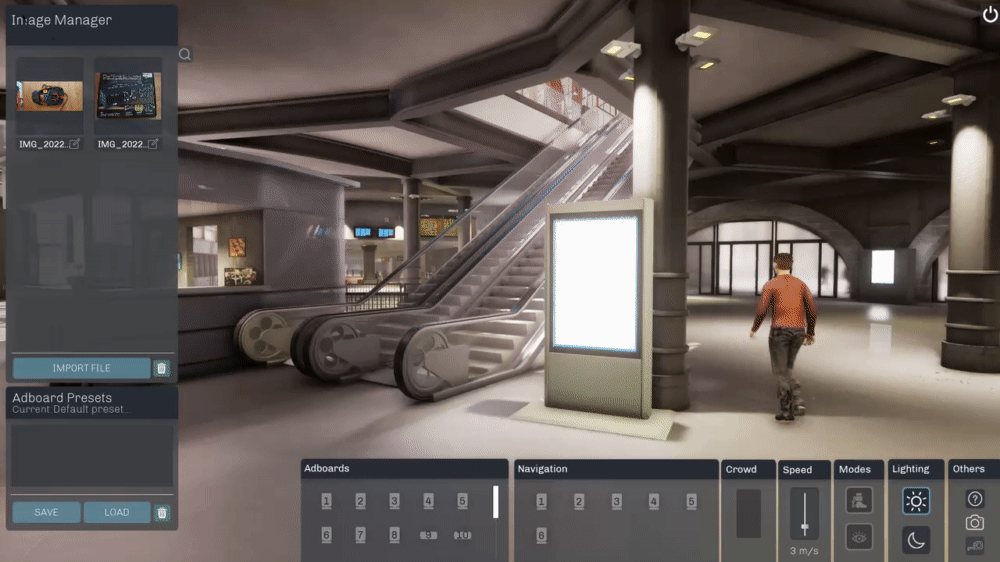This screenshot has width=1000, height=562.
Task: Delete preset using trash icon beside Load
Action: (x=162, y=513)
